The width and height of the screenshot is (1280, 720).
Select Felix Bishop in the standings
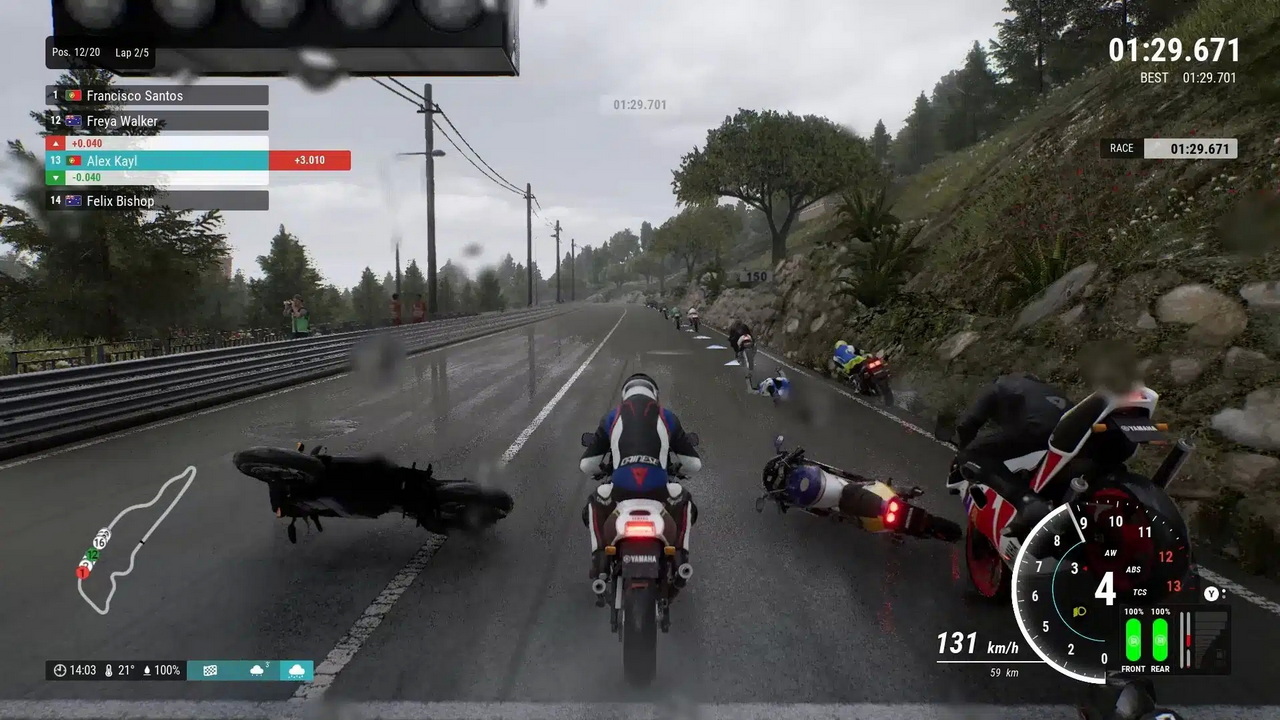point(157,201)
